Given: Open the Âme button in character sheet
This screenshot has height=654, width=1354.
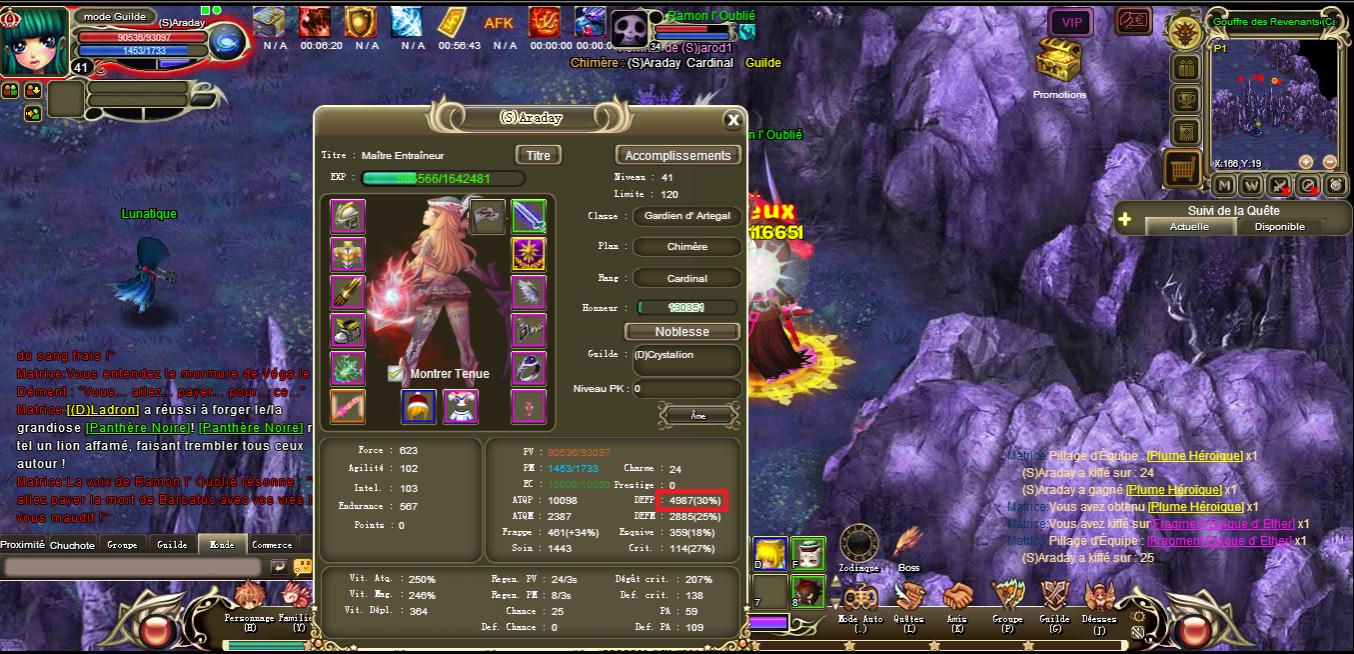Looking at the screenshot, I should (x=698, y=414).
